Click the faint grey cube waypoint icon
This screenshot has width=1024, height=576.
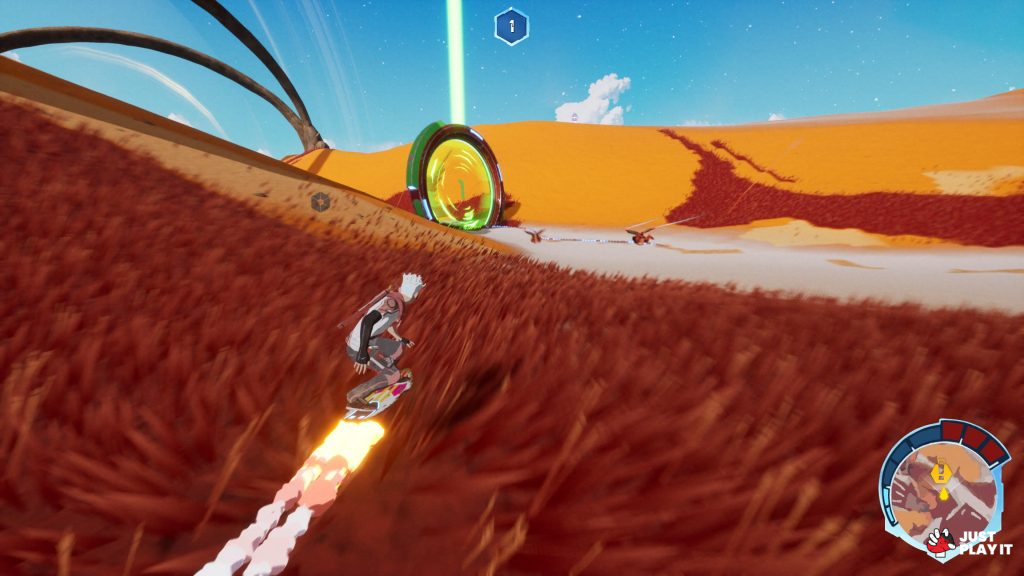point(322,203)
